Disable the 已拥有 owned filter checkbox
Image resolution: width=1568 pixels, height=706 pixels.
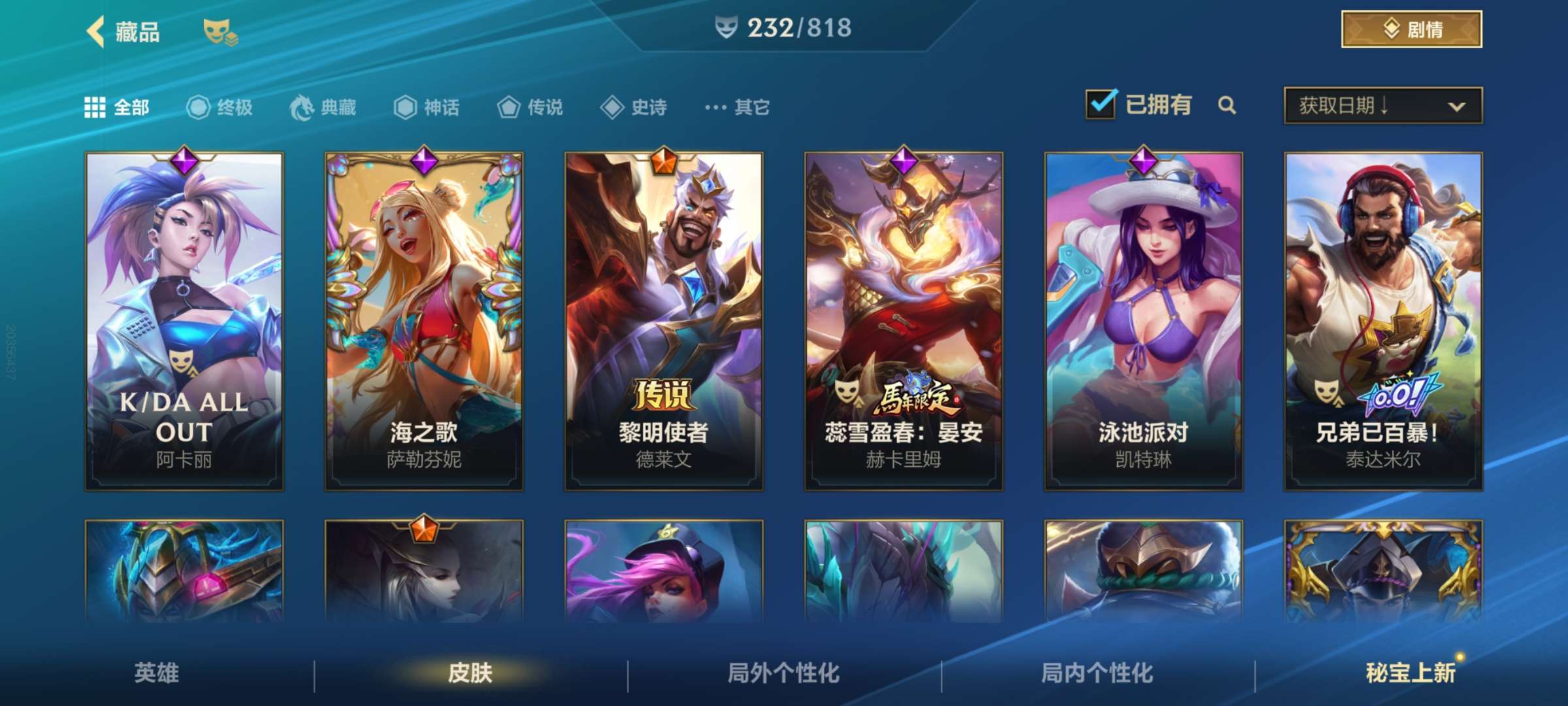click(1103, 104)
